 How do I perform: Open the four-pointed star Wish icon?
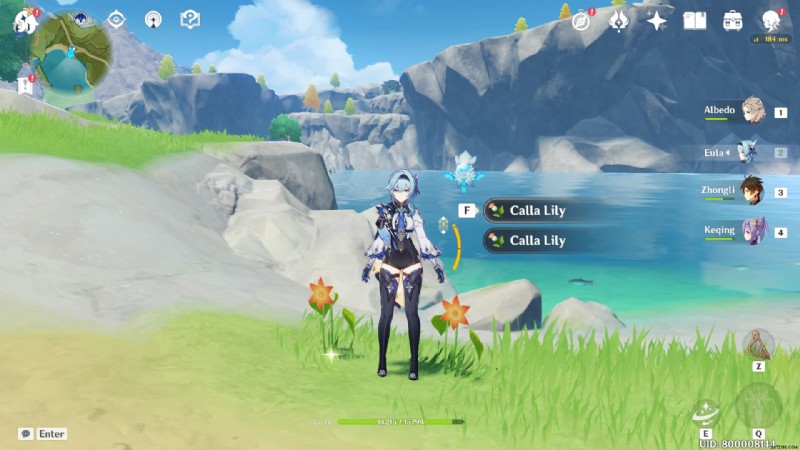[x=656, y=20]
